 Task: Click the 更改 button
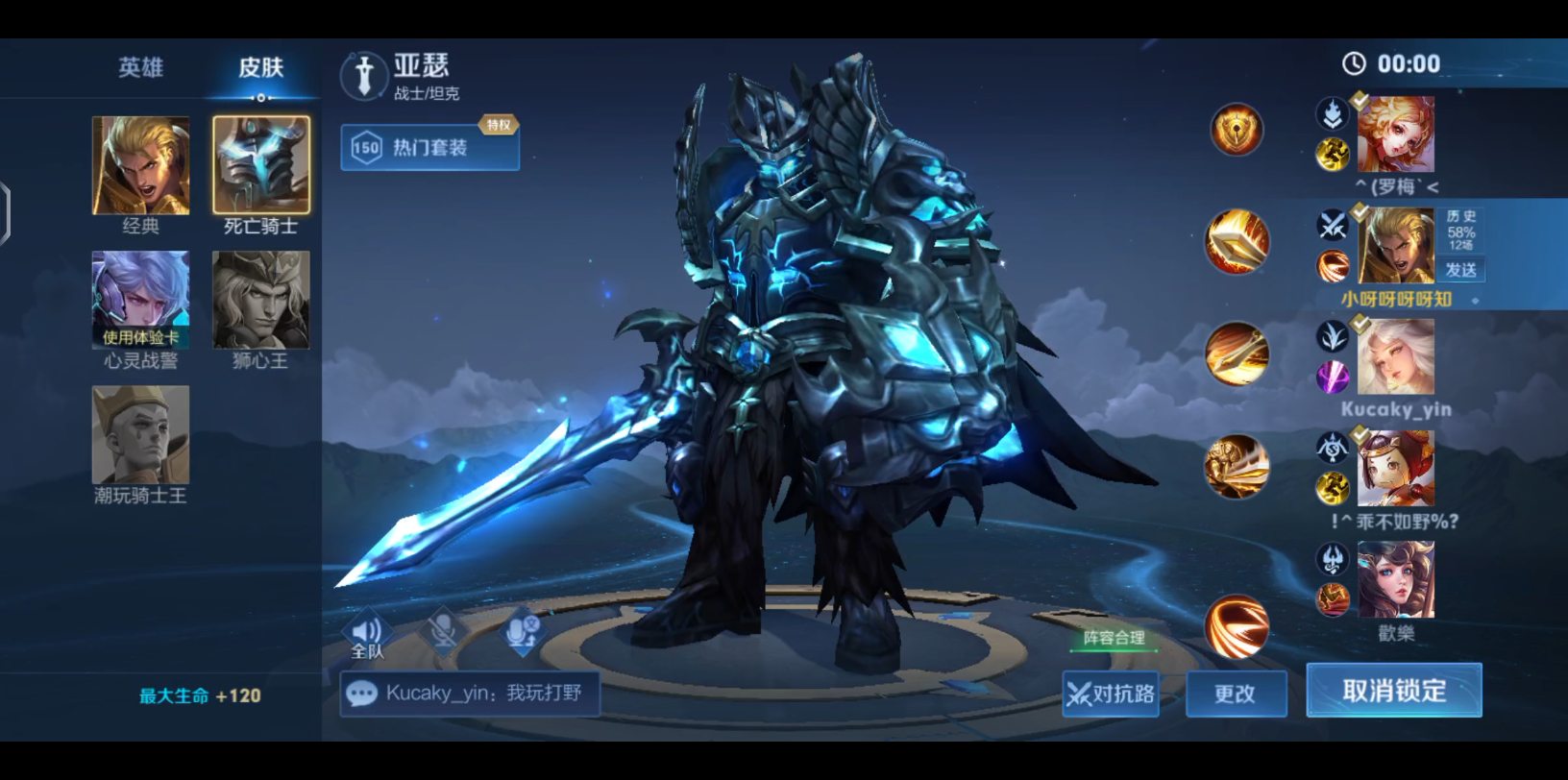(x=1236, y=694)
